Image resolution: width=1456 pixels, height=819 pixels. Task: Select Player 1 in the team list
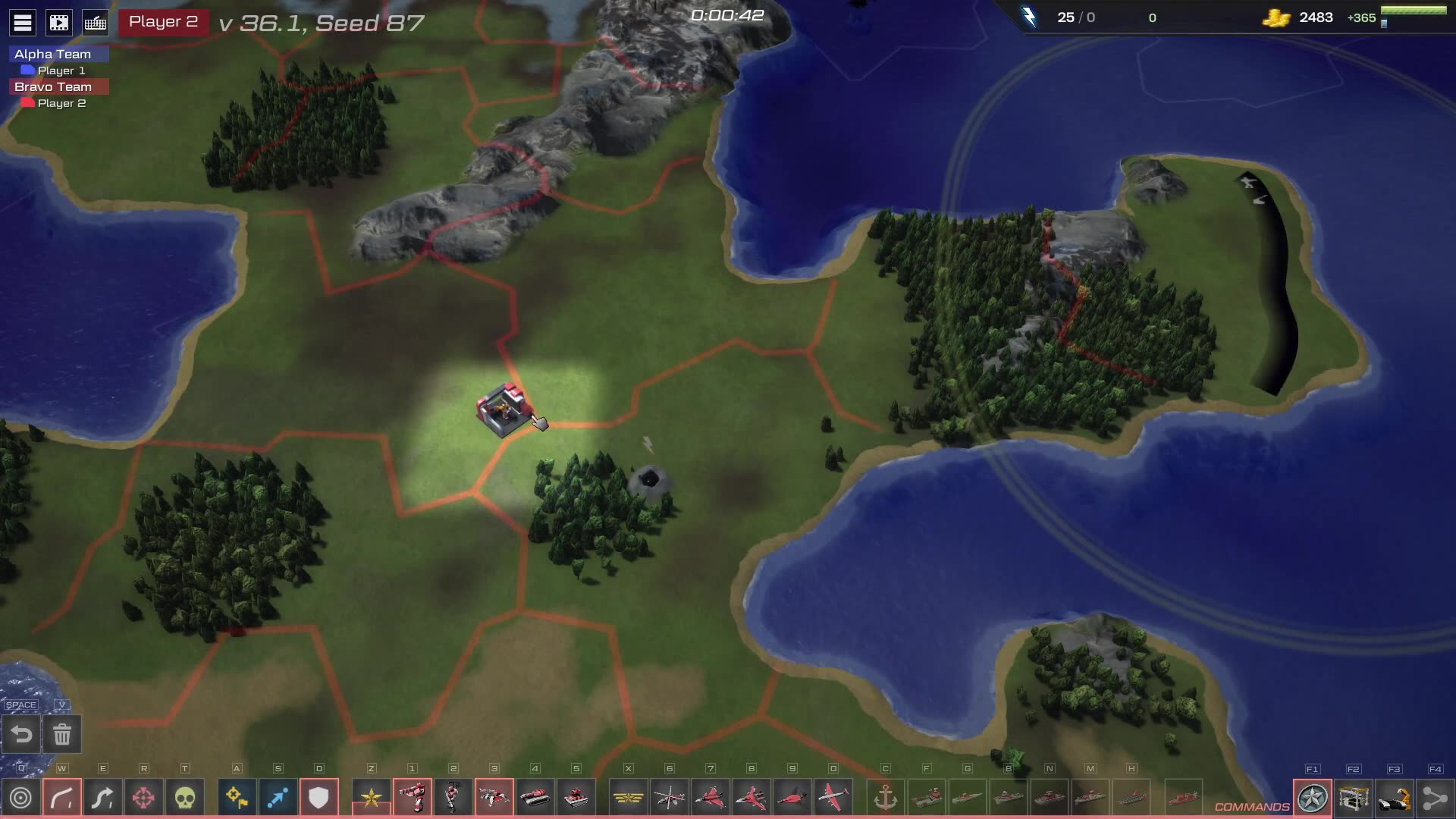click(x=61, y=71)
